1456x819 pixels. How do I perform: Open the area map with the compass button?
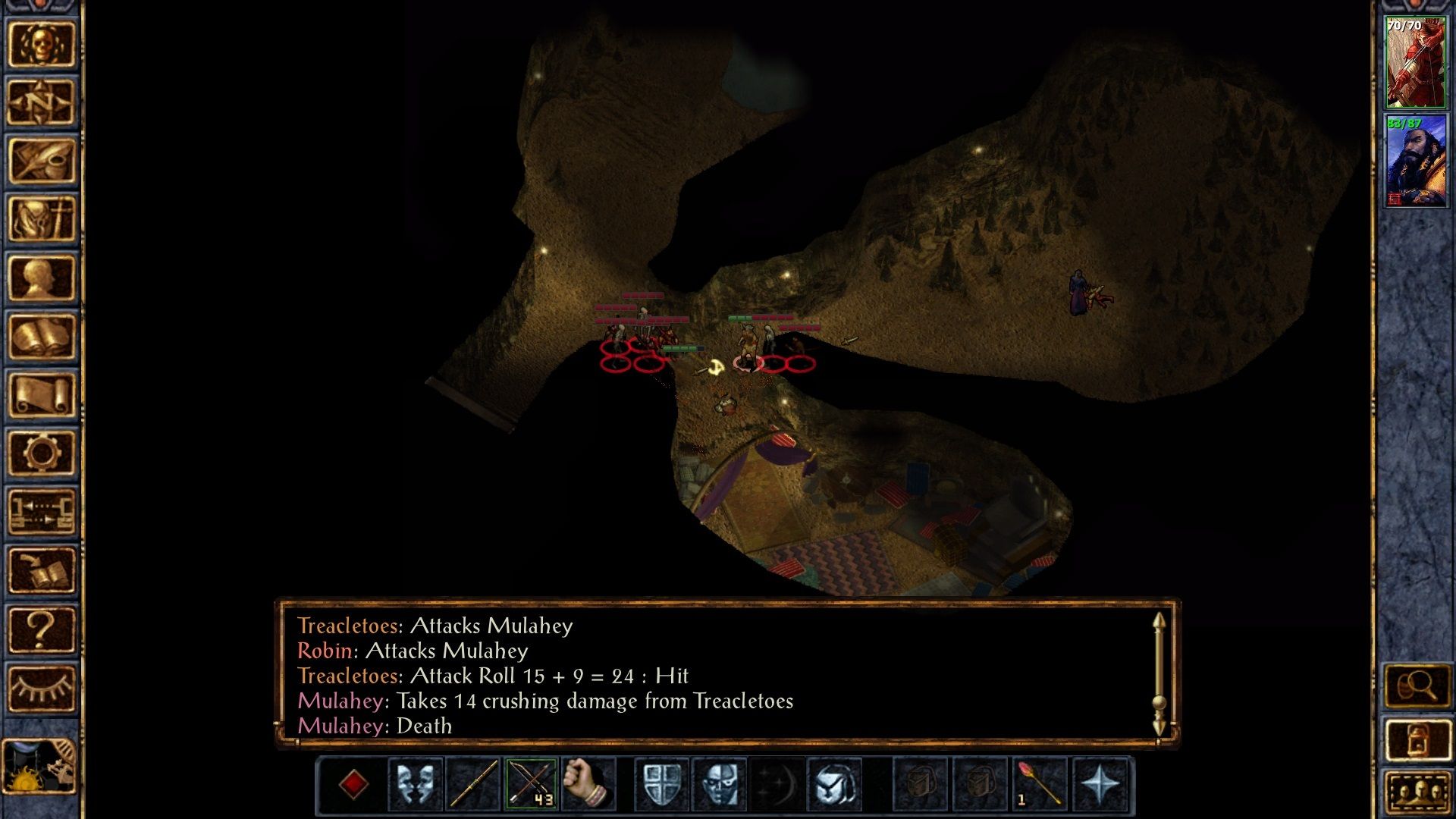pyautogui.click(x=42, y=102)
